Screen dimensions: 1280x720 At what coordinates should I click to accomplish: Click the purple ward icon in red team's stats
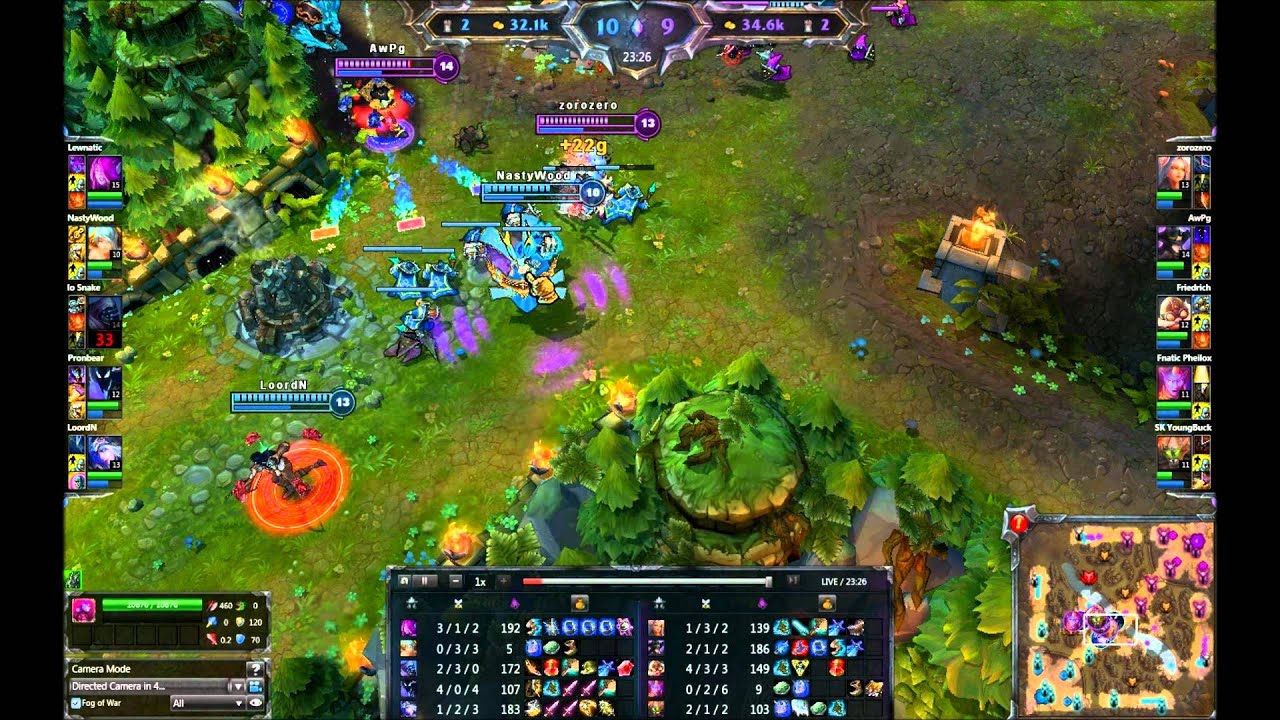[x=761, y=601]
